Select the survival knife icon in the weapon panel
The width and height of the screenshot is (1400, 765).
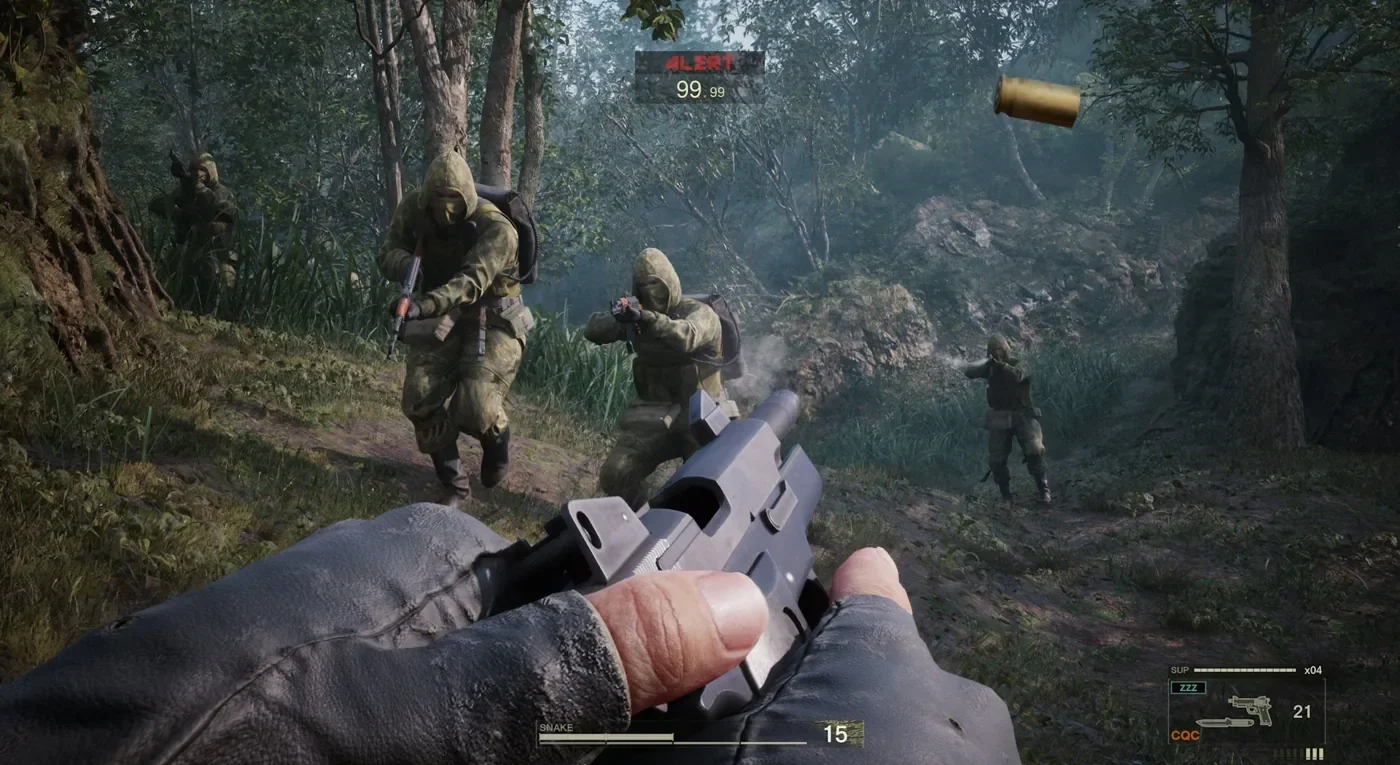click(1222, 722)
